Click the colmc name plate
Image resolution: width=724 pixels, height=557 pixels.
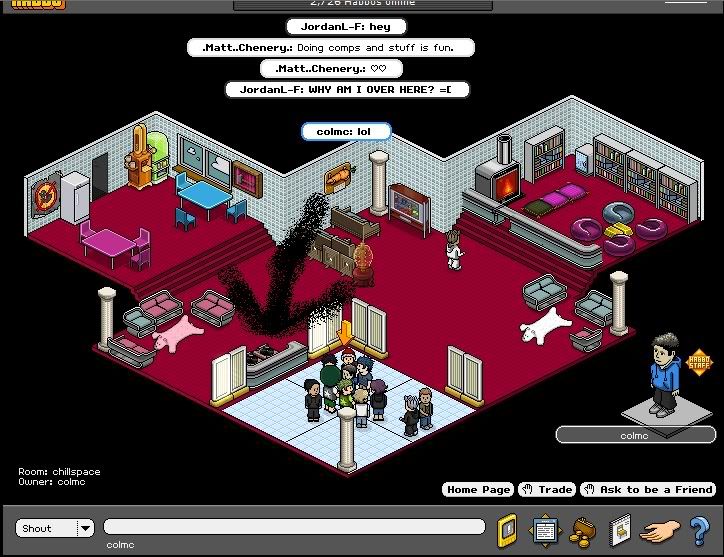634,435
